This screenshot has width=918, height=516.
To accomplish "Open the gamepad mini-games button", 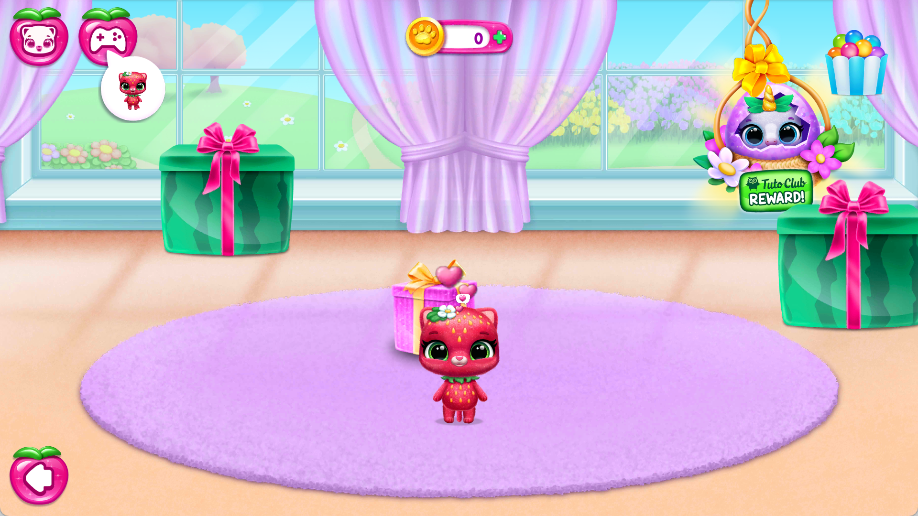I will [x=108, y=37].
